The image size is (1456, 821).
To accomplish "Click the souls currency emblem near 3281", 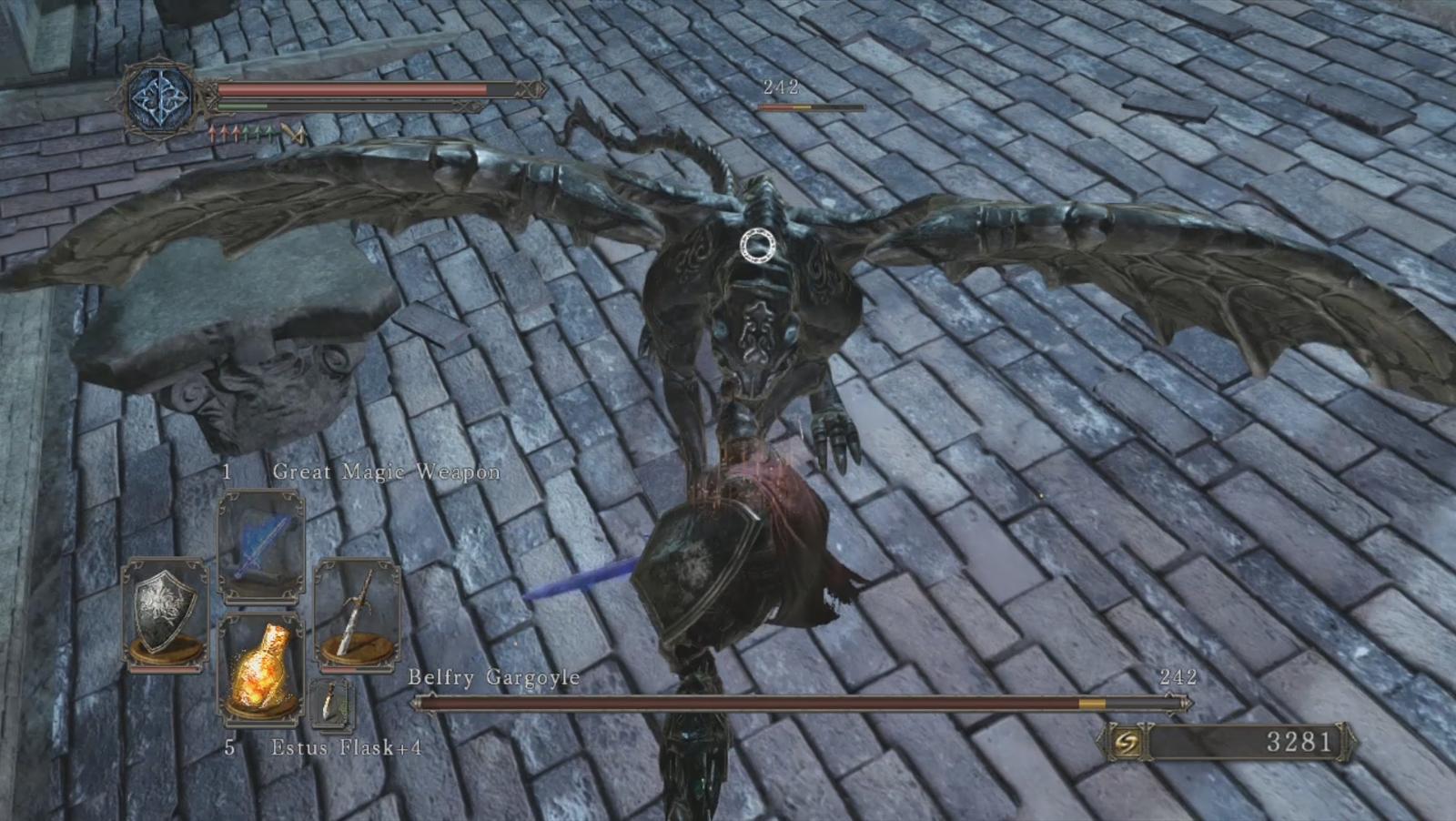I will tap(1128, 742).
